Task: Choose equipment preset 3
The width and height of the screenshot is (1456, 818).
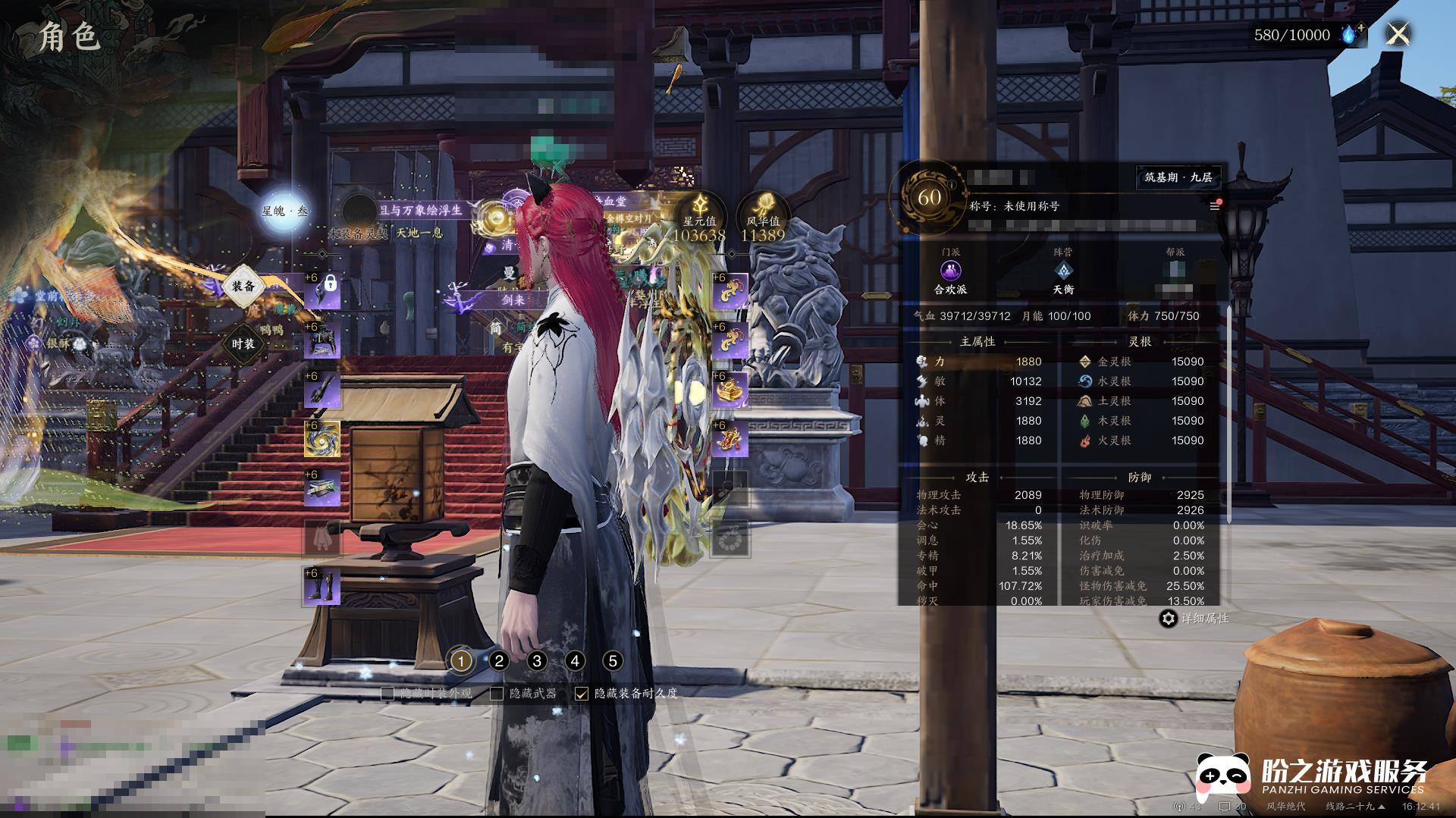Action: point(537,661)
